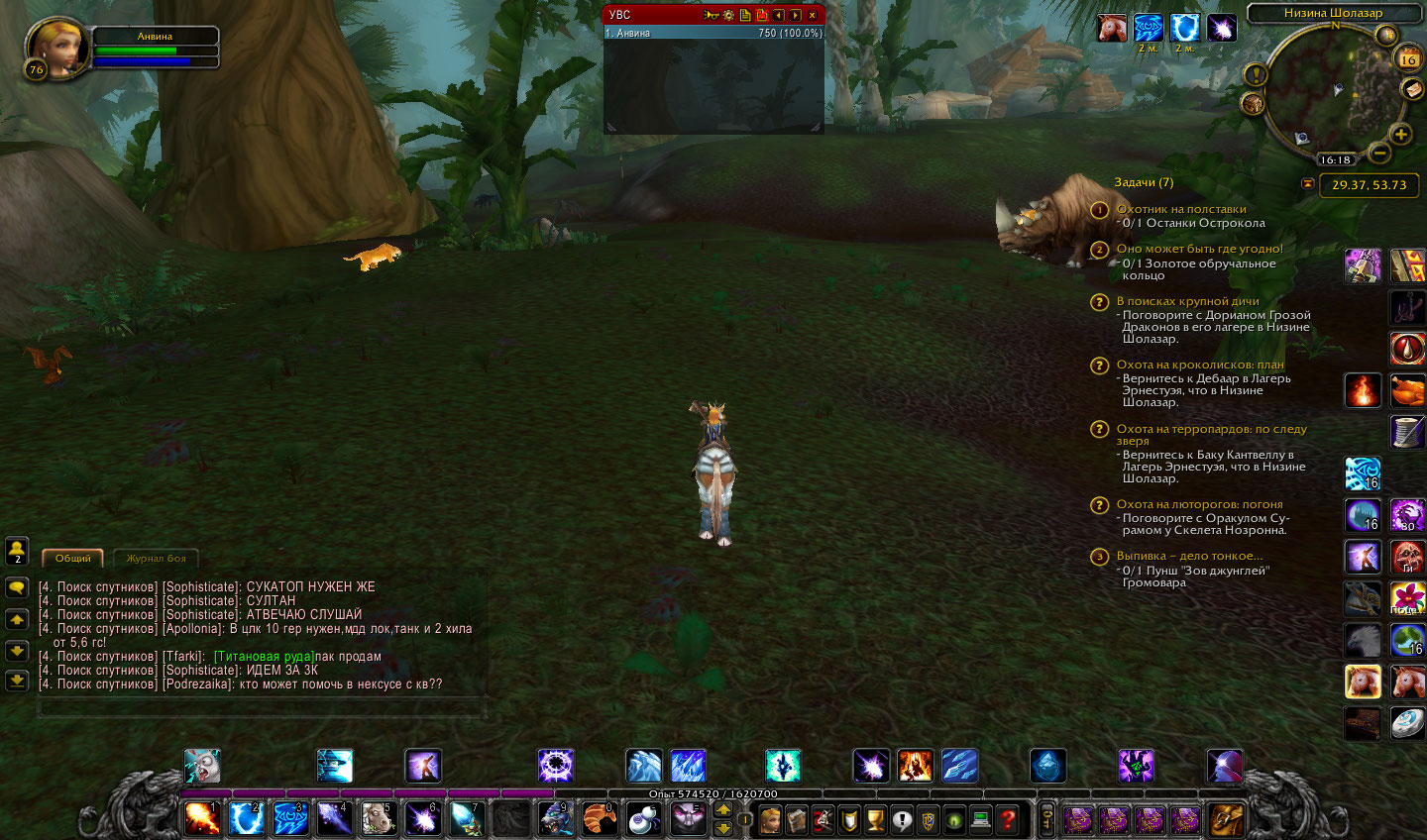Screen dimensions: 1427x840
Task: Open the character info micro button
Action: [x=770, y=819]
